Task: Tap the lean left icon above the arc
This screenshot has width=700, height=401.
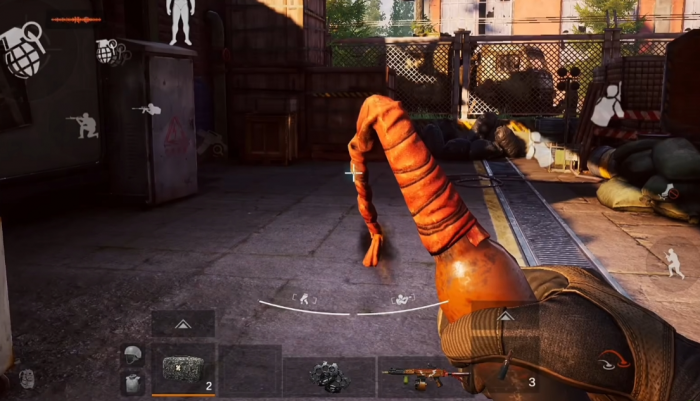Action: (303, 297)
